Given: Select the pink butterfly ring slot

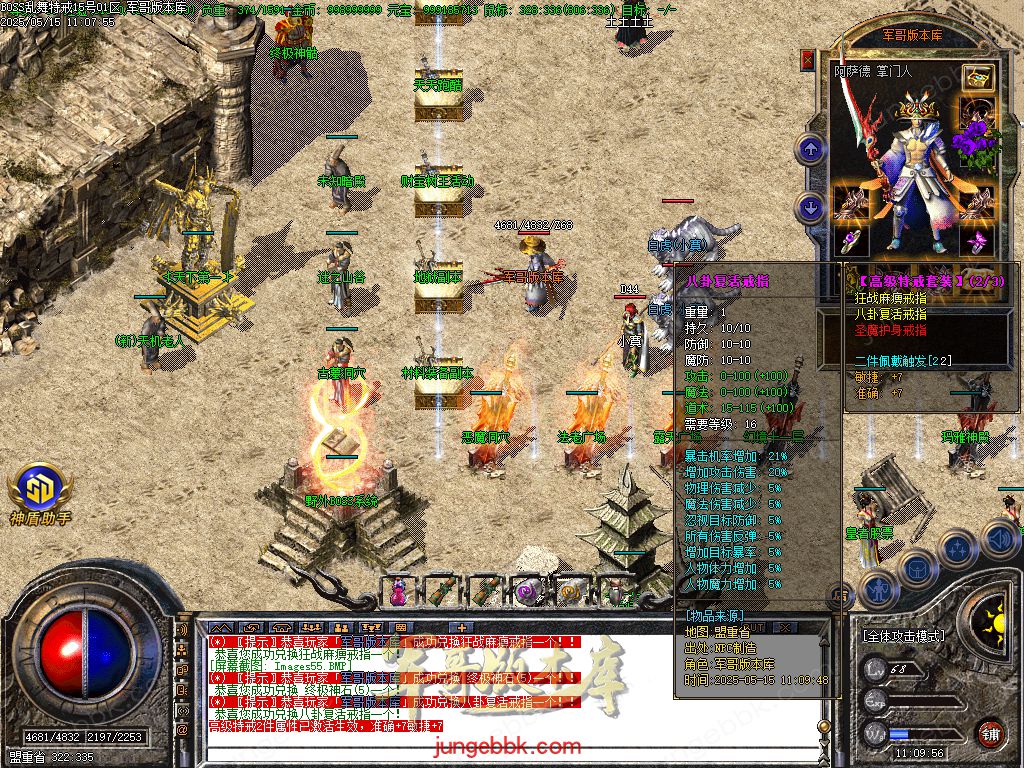Looking at the screenshot, I should point(977,240).
